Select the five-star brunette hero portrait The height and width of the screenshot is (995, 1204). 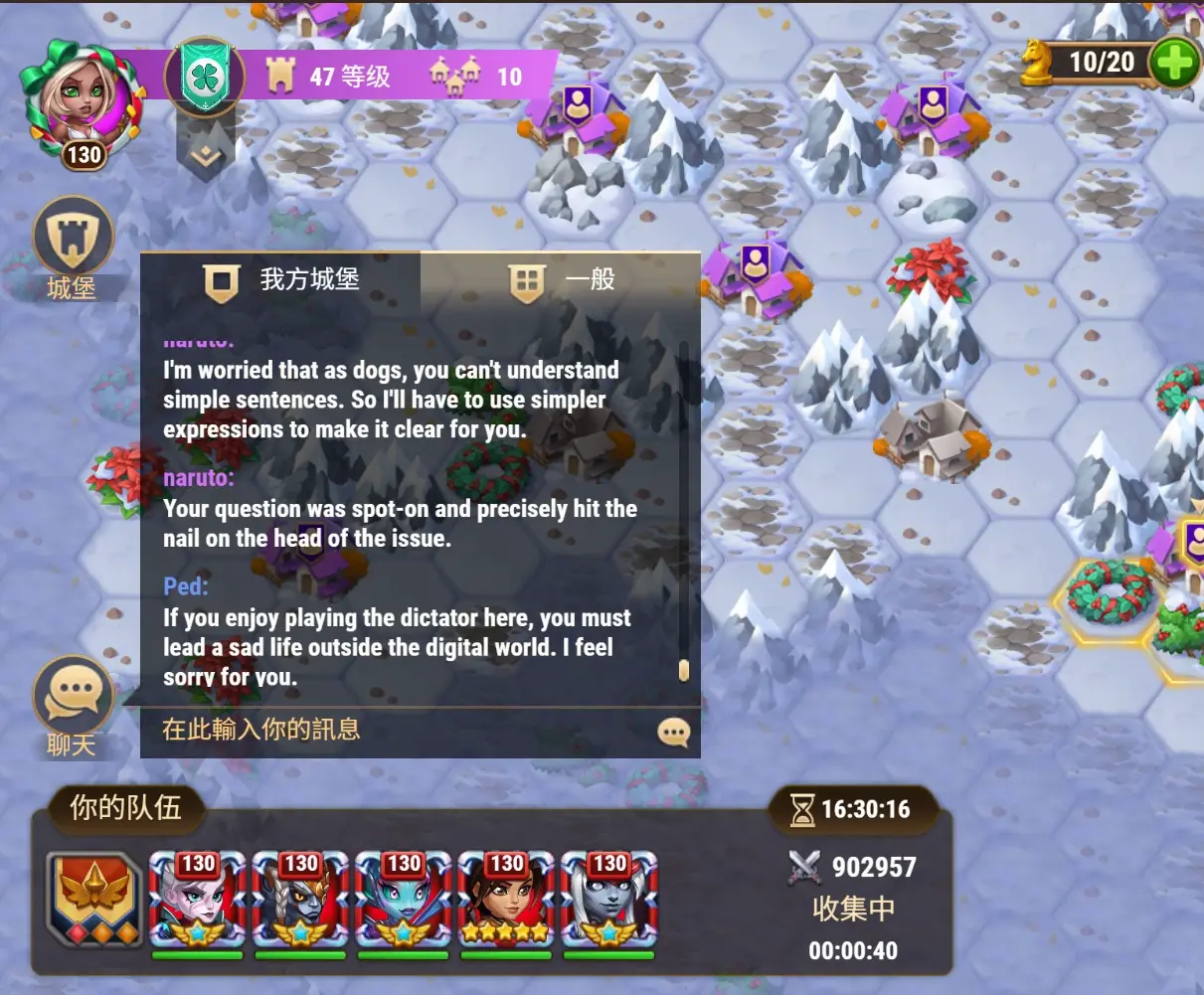[x=506, y=902]
